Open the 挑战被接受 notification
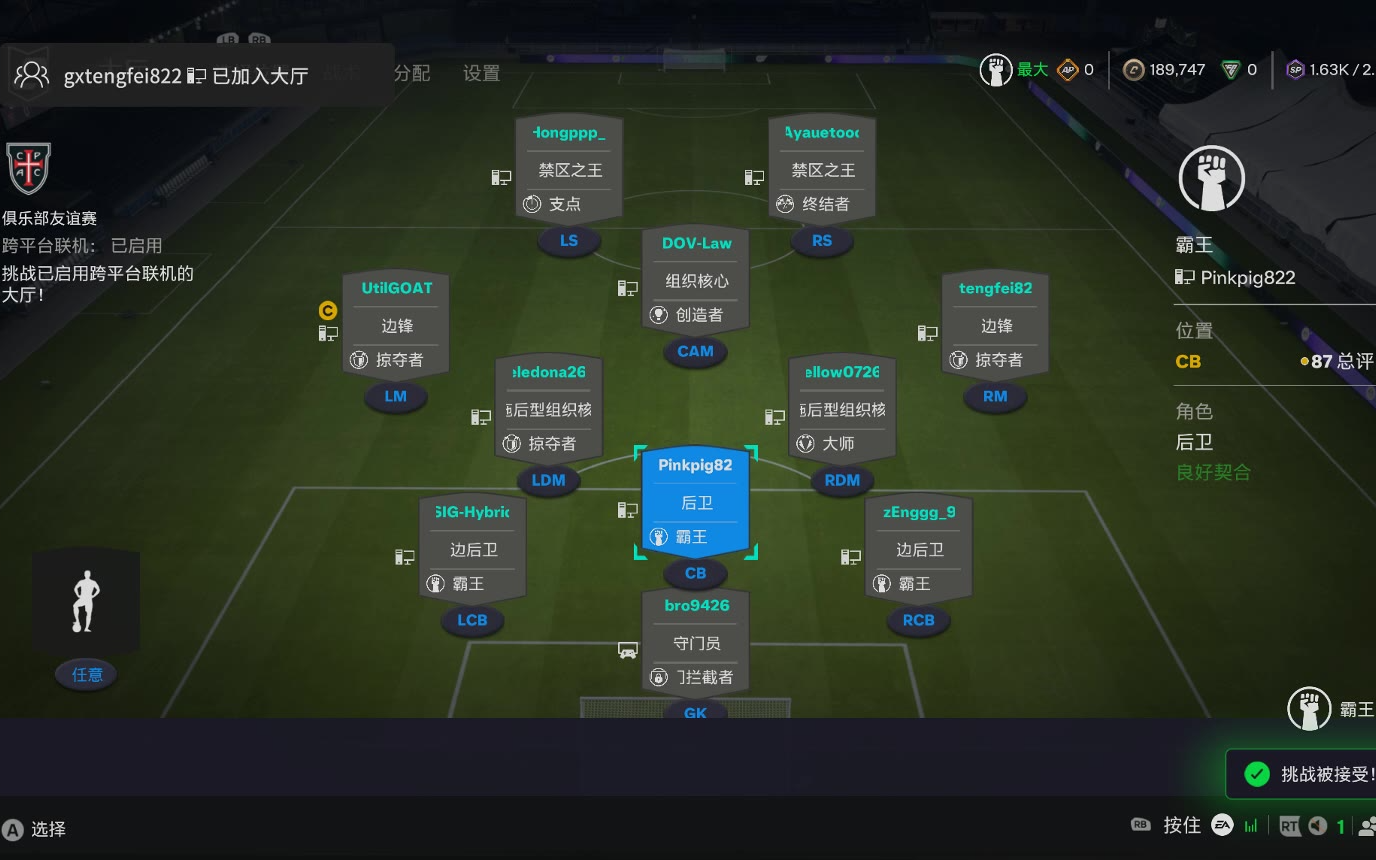 pyautogui.click(x=1310, y=774)
